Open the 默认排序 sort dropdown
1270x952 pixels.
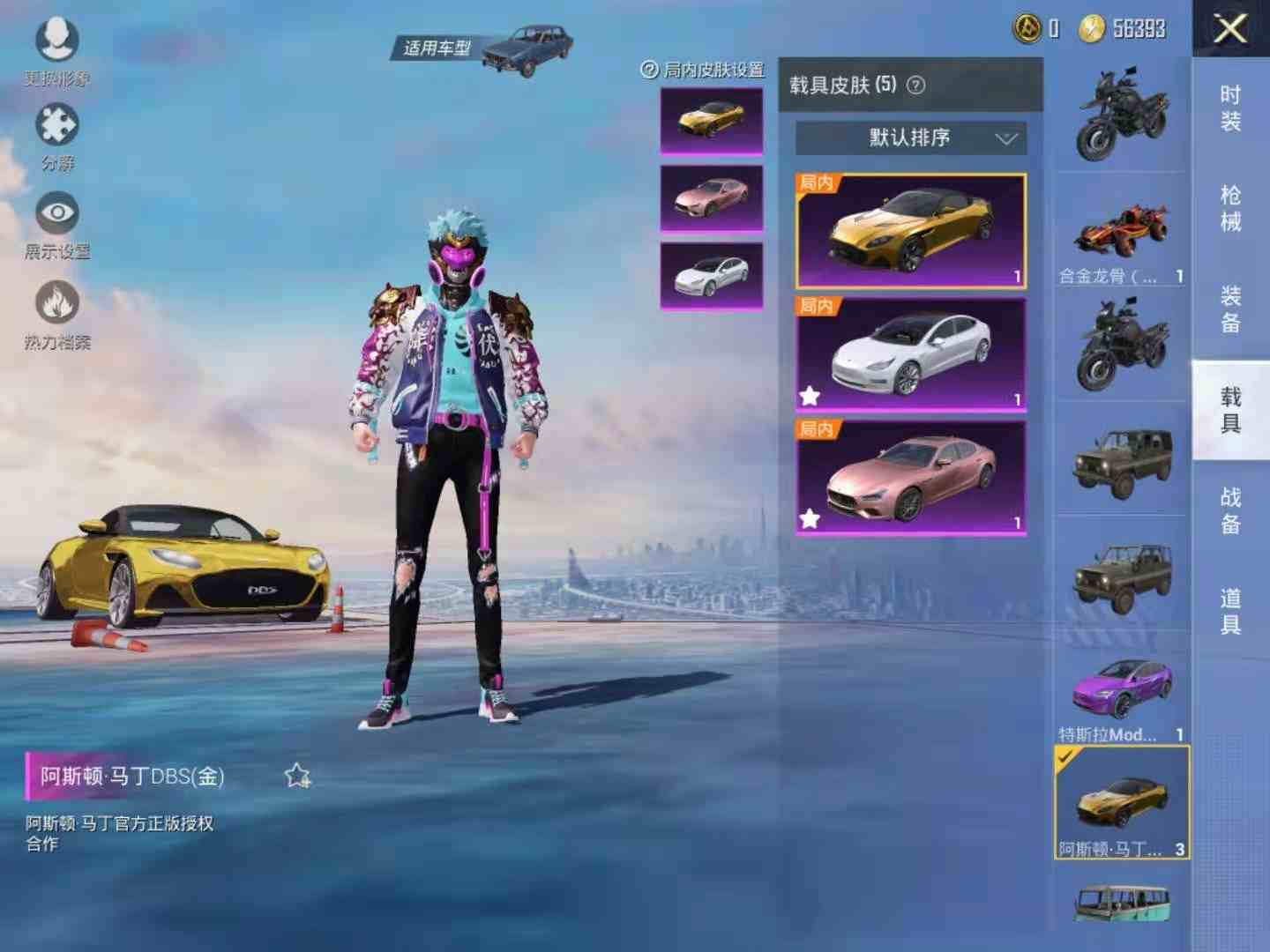pos(911,138)
